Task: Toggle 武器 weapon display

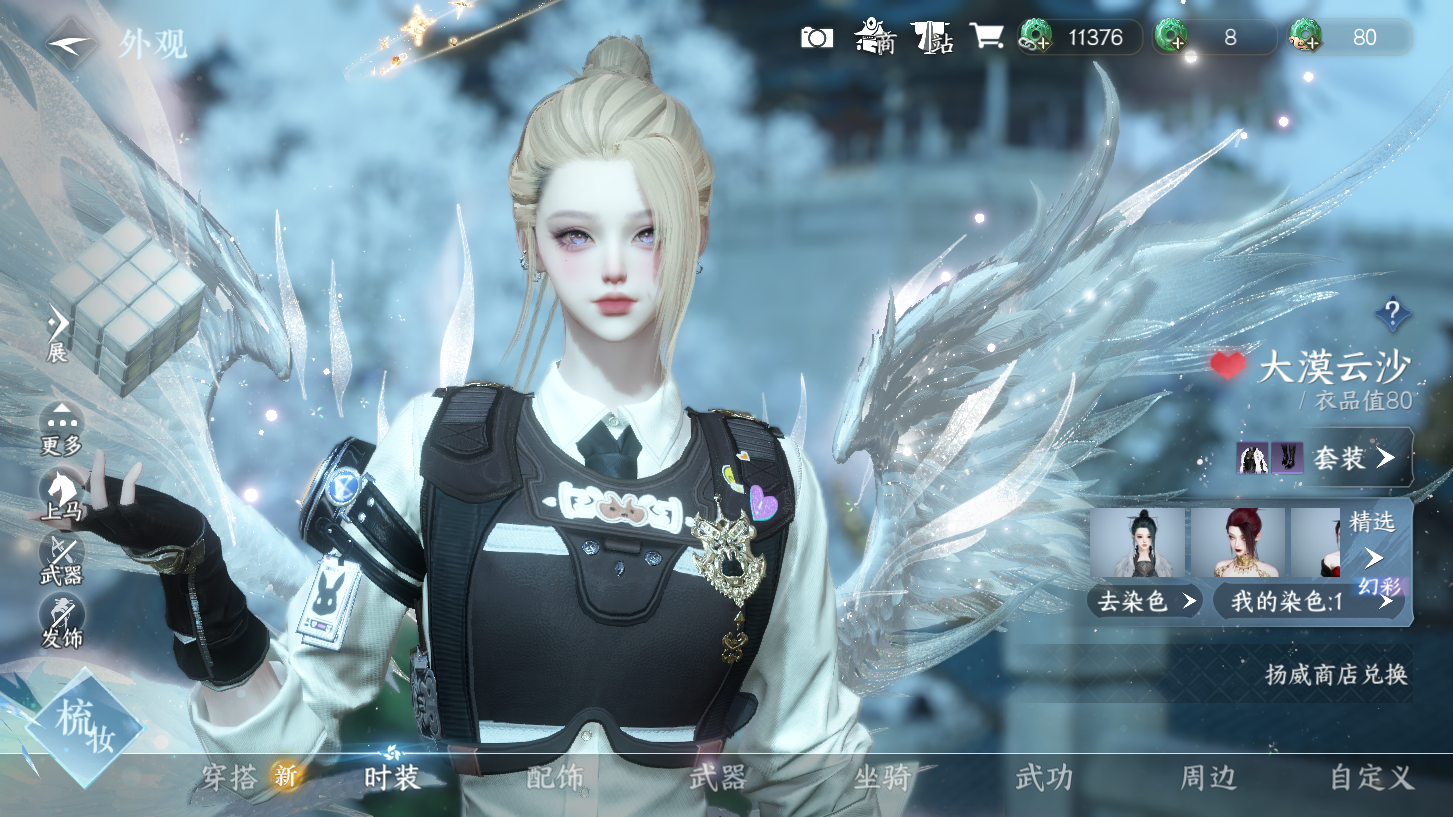Action: click(x=61, y=559)
